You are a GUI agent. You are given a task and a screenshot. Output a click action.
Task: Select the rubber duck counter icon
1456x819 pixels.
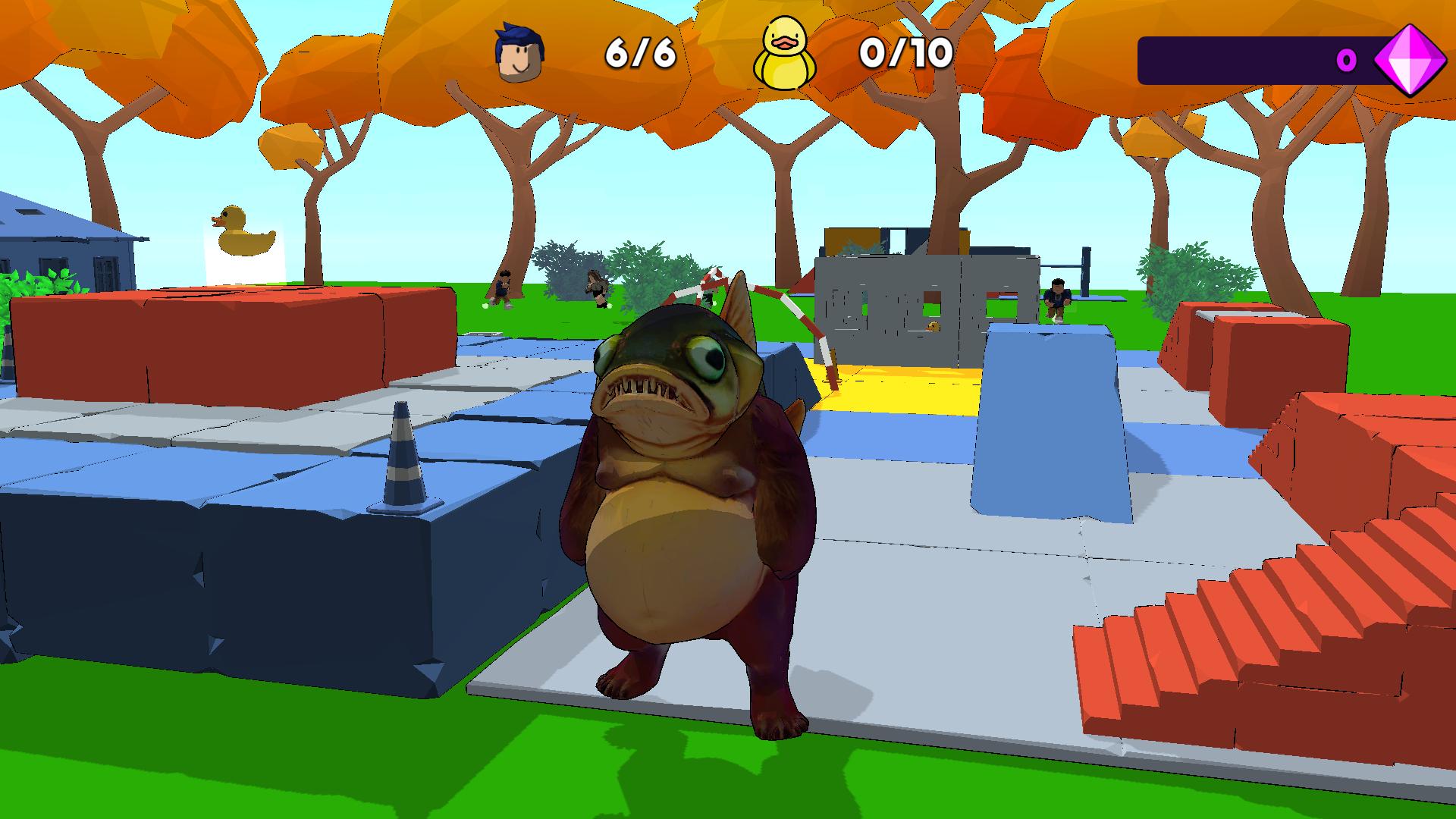click(786, 52)
